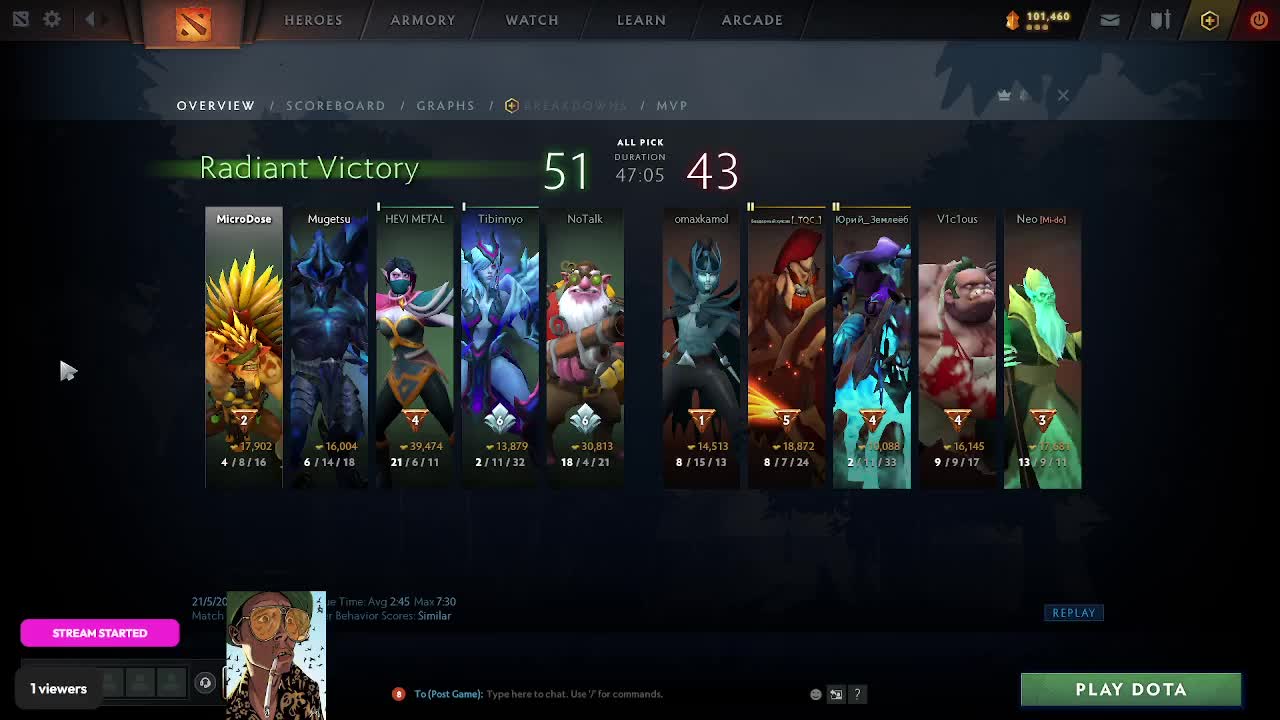The height and width of the screenshot is (720, 1280).
Task: Click the Play Dota button
Action: click(x=1131, y=689)
